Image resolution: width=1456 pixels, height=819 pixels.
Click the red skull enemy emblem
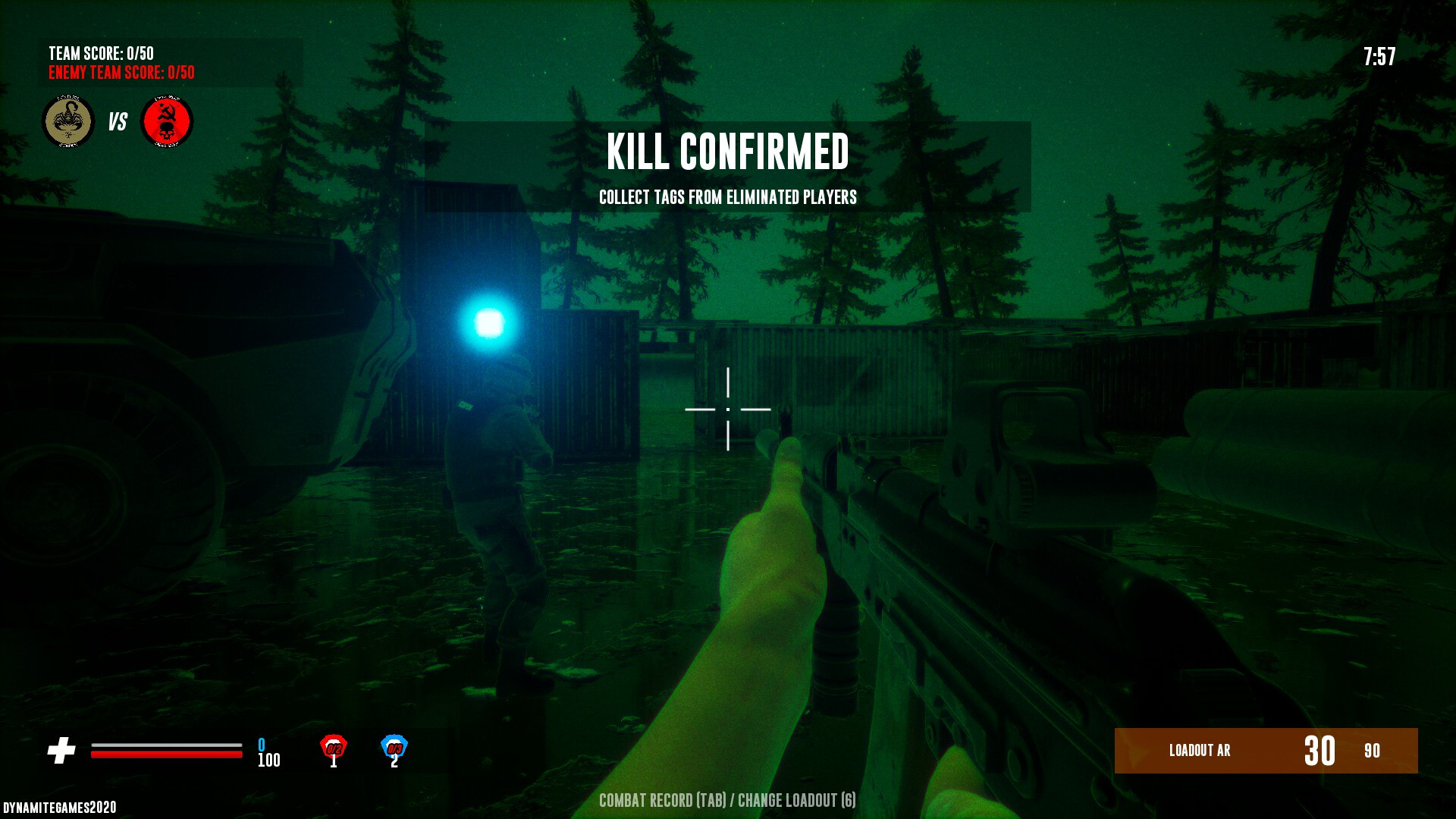point(167,120)
